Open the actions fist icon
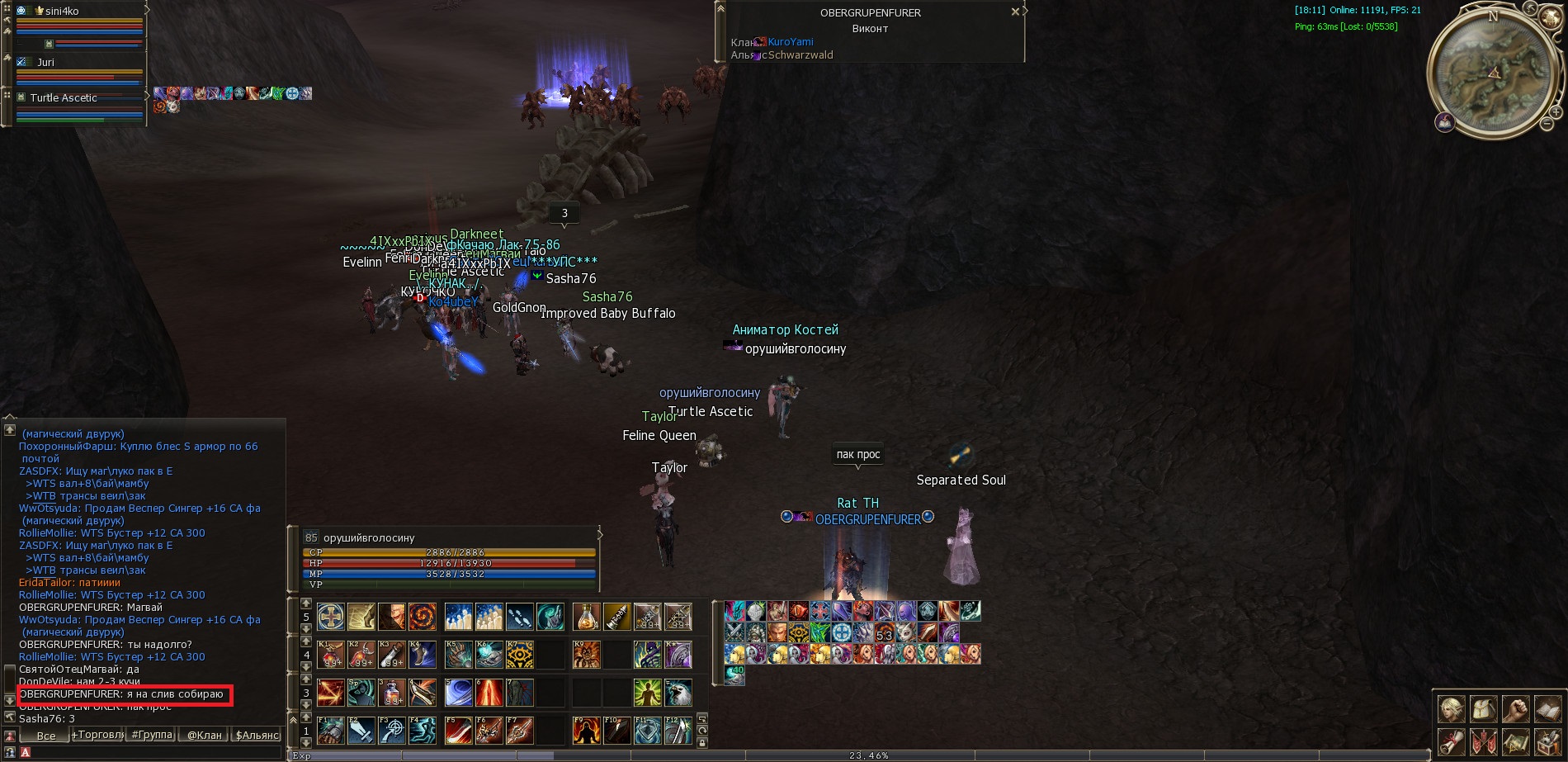Viewport: 1568px width, 762px height. (x=1515, y=709)
